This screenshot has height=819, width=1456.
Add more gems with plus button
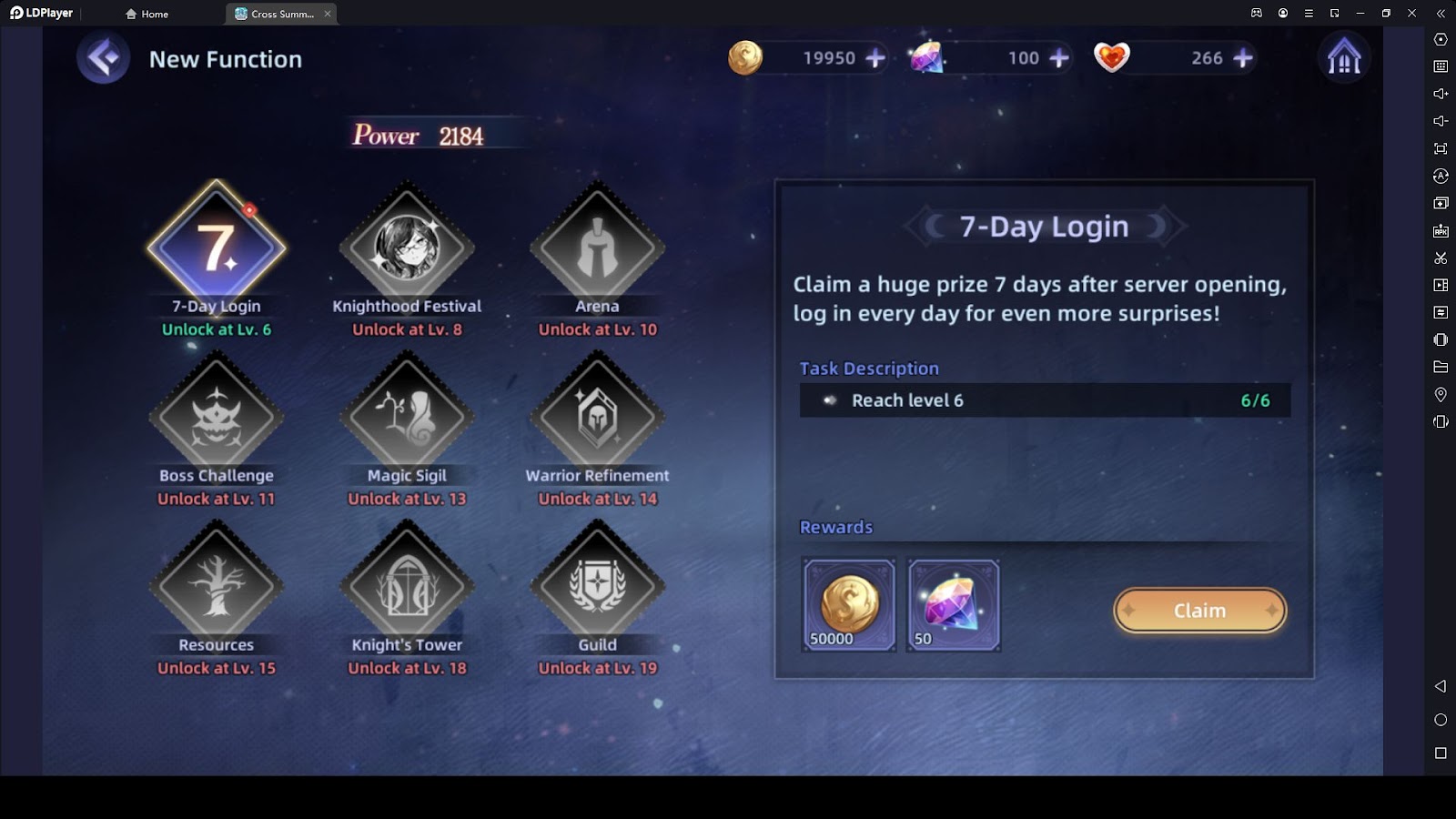(x=1059, y=58)
